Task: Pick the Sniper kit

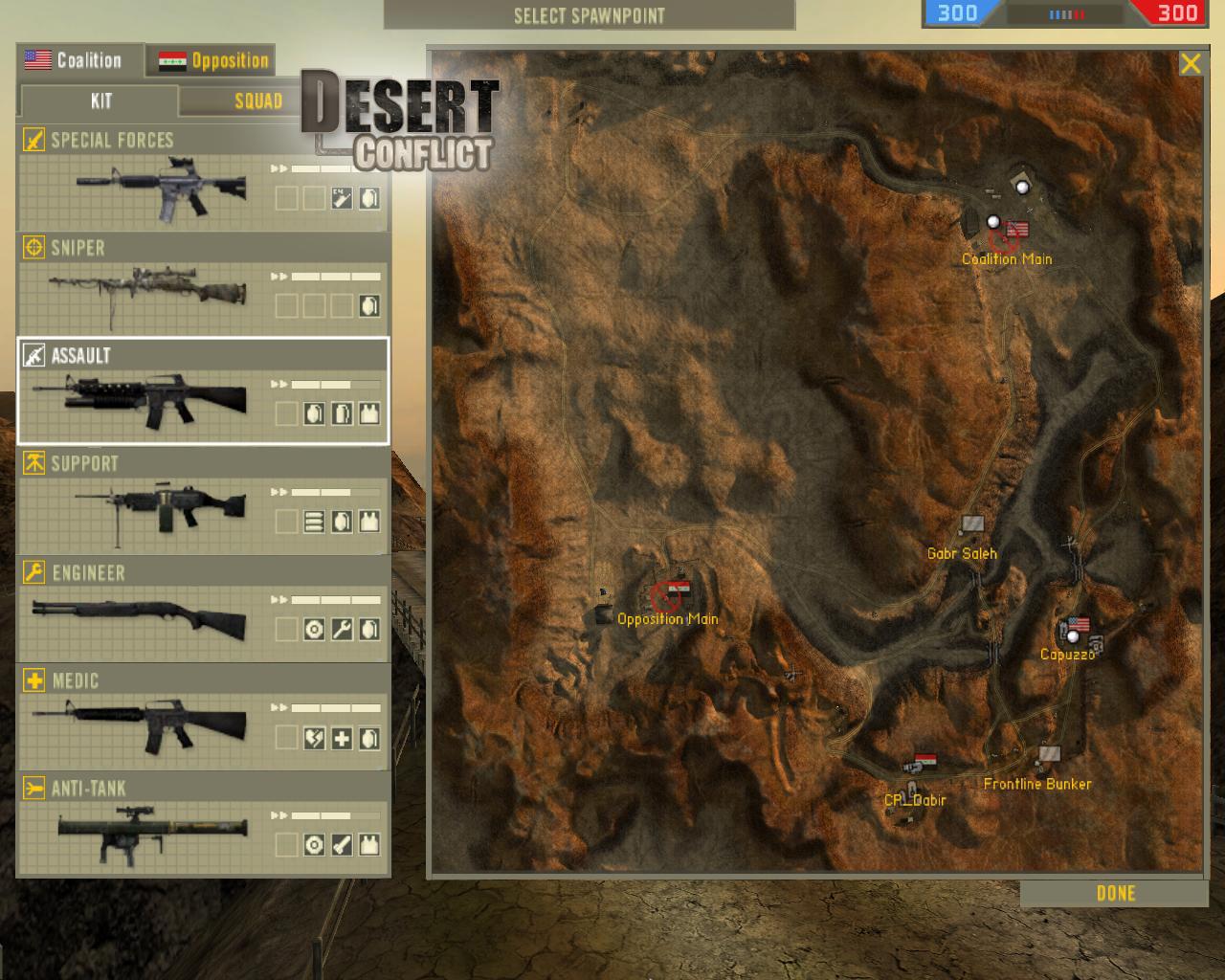Action: click(x=203, y=287)
